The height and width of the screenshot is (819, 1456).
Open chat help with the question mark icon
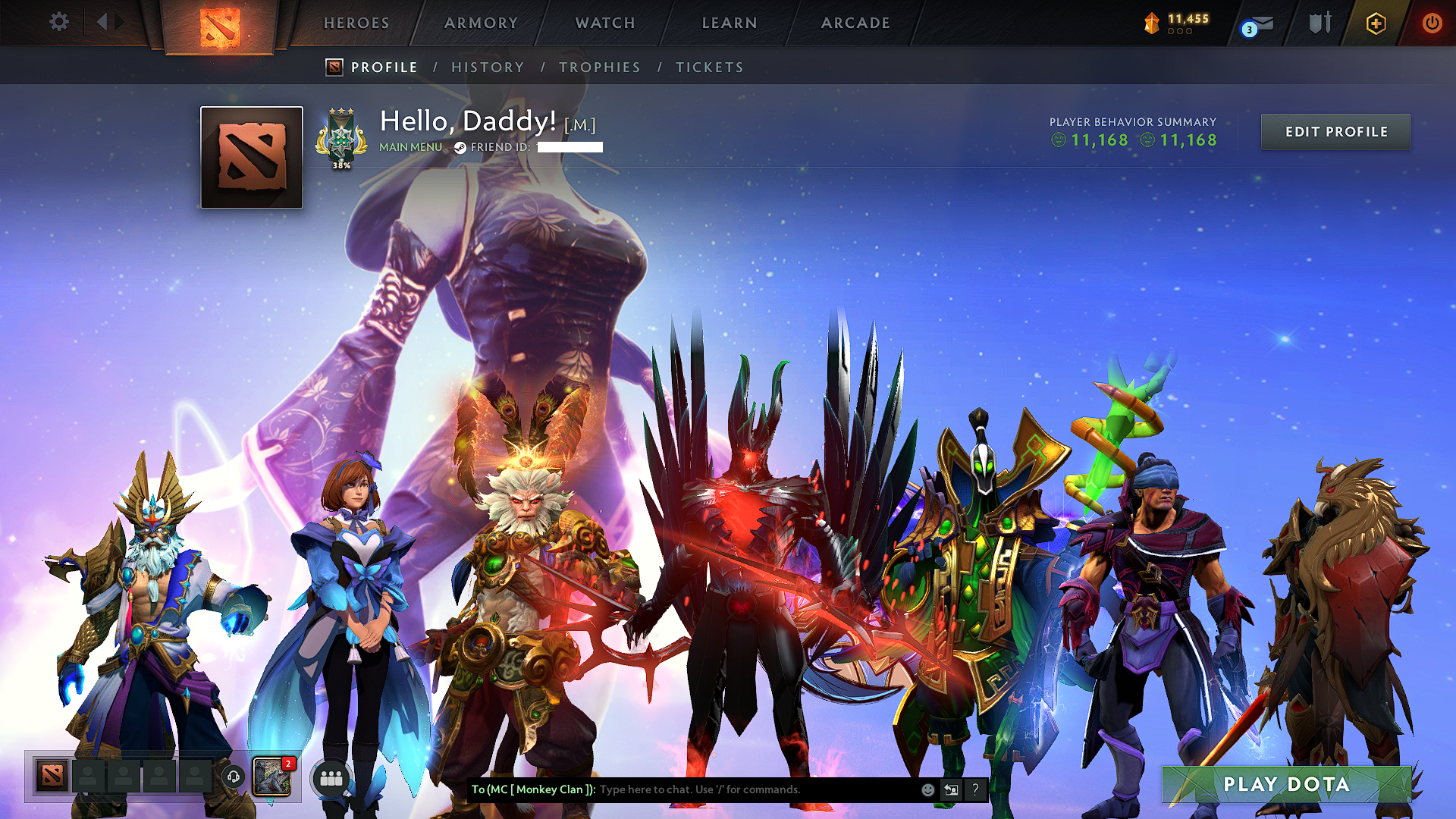(x=976, y=790)
